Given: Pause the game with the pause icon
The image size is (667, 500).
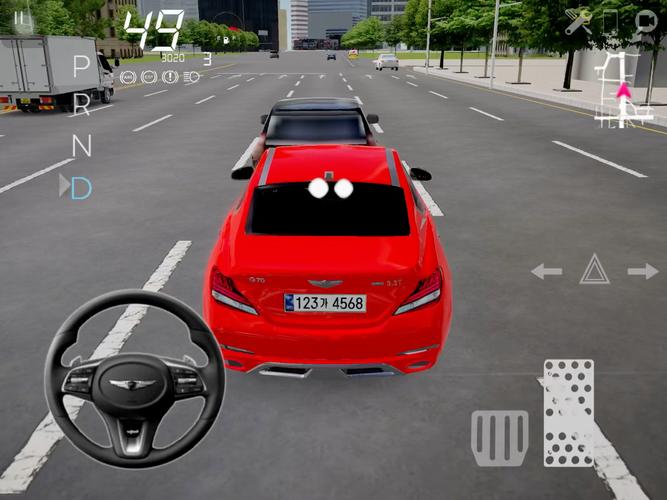Looking at the screenshot, I should pyautogui.click(x=21, y=17).
